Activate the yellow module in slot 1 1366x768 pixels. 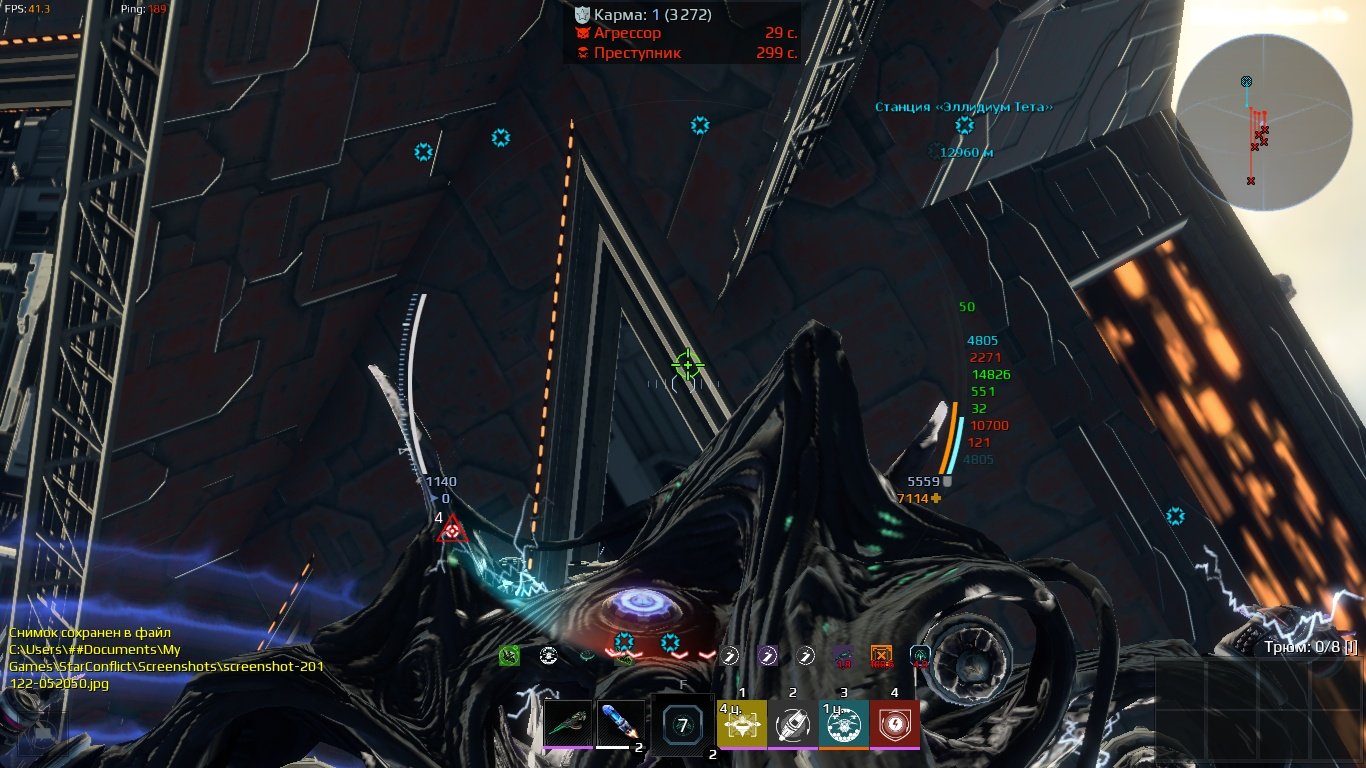click(x=742, y=723)
